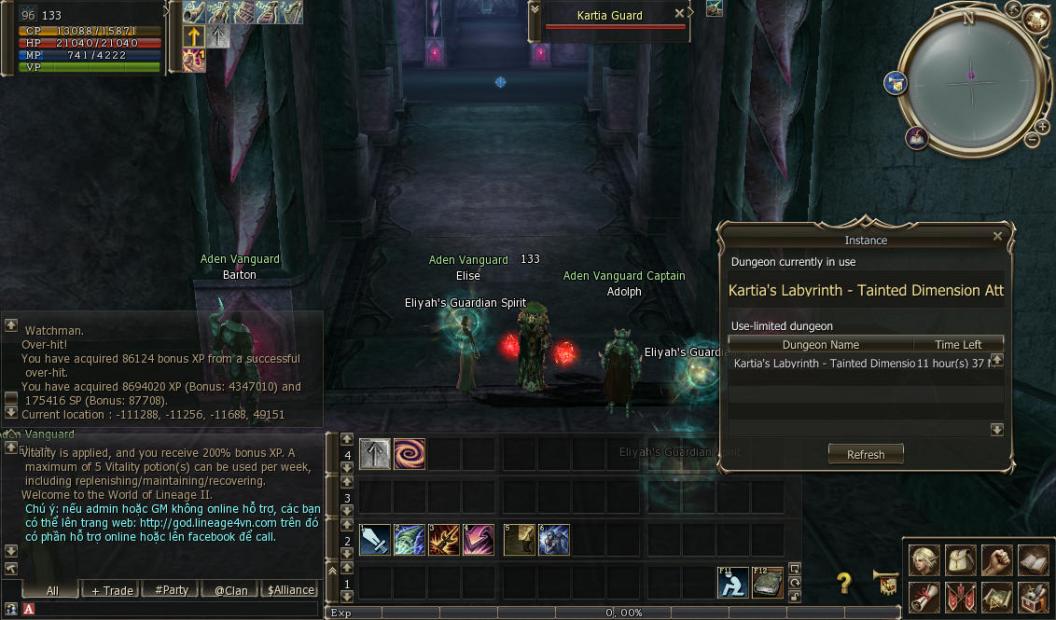Show the @Clan chat tab
This screenshot has width=1056, height=620.
231,590
